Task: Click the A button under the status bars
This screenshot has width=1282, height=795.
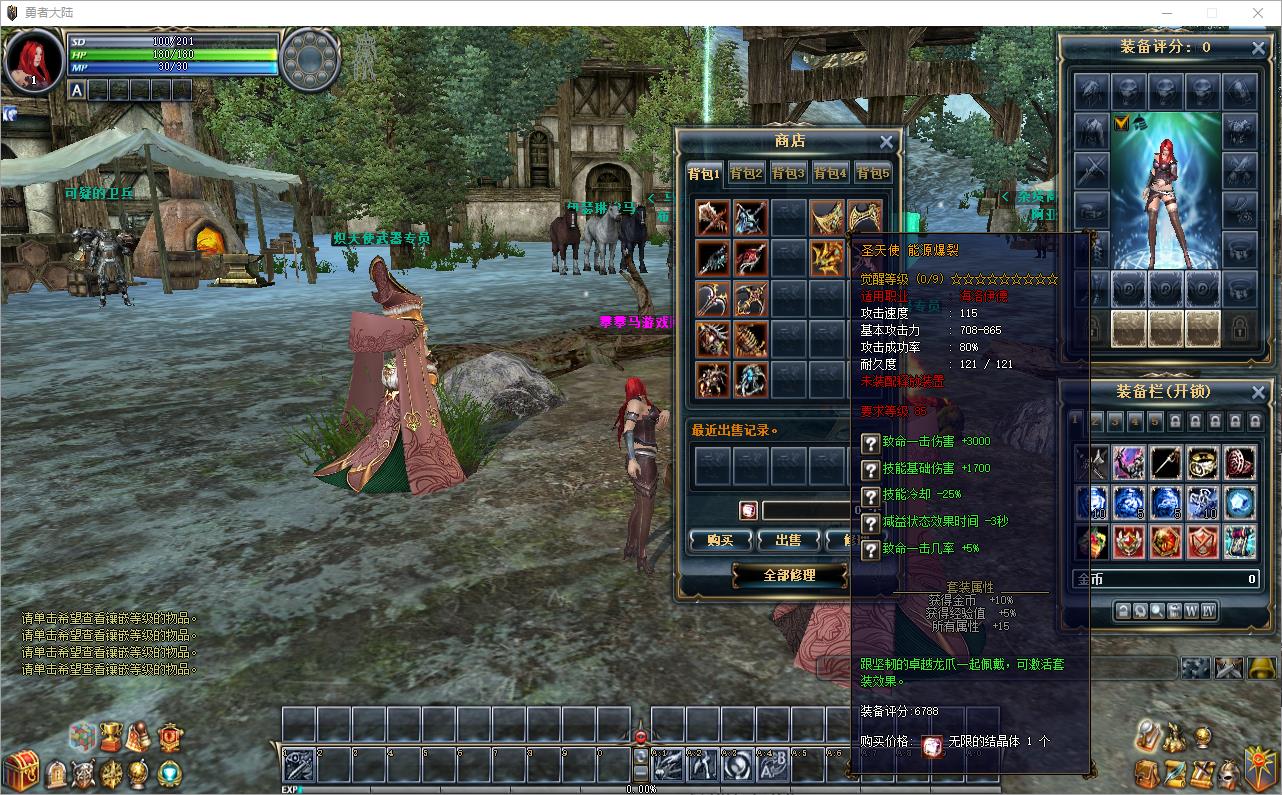Action: pos(77,90)
